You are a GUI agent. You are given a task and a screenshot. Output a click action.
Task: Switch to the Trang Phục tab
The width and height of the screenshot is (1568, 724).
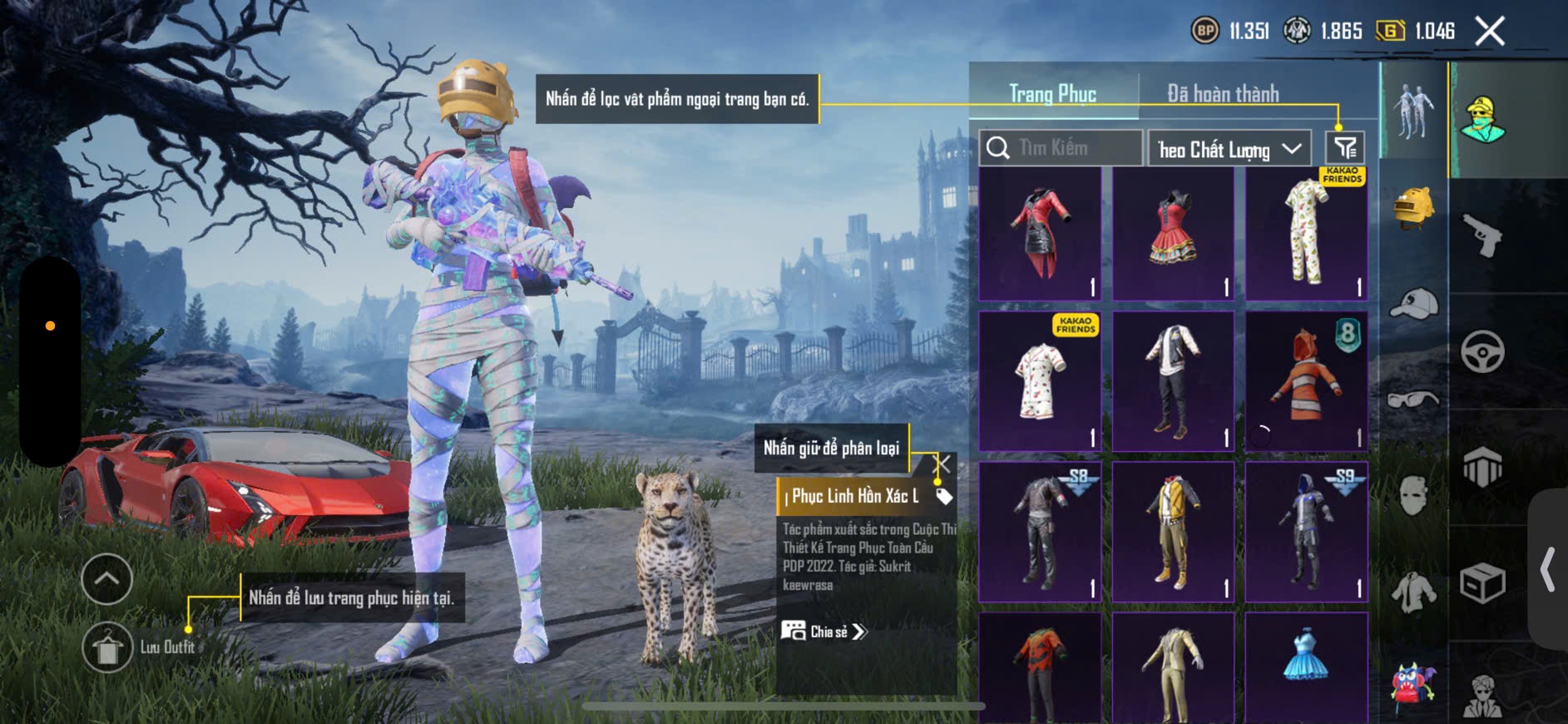tap(1052, 94)
